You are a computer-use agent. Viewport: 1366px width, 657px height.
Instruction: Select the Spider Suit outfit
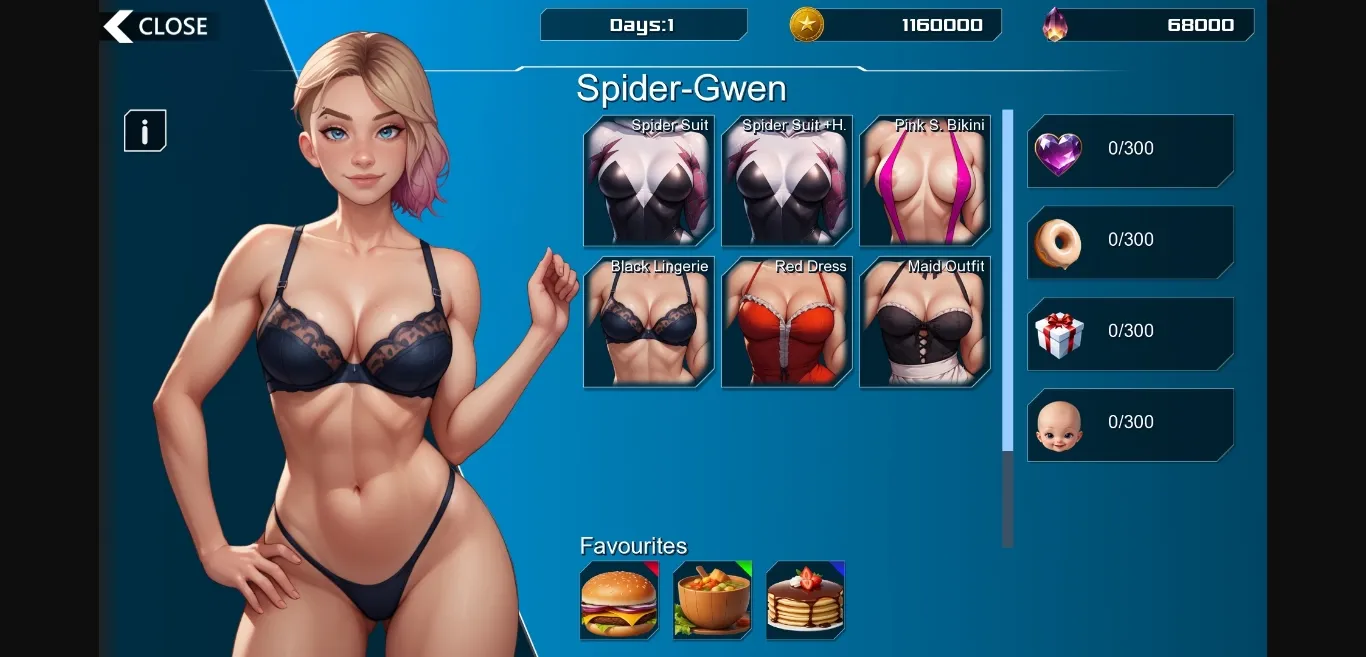coord(648,181)
